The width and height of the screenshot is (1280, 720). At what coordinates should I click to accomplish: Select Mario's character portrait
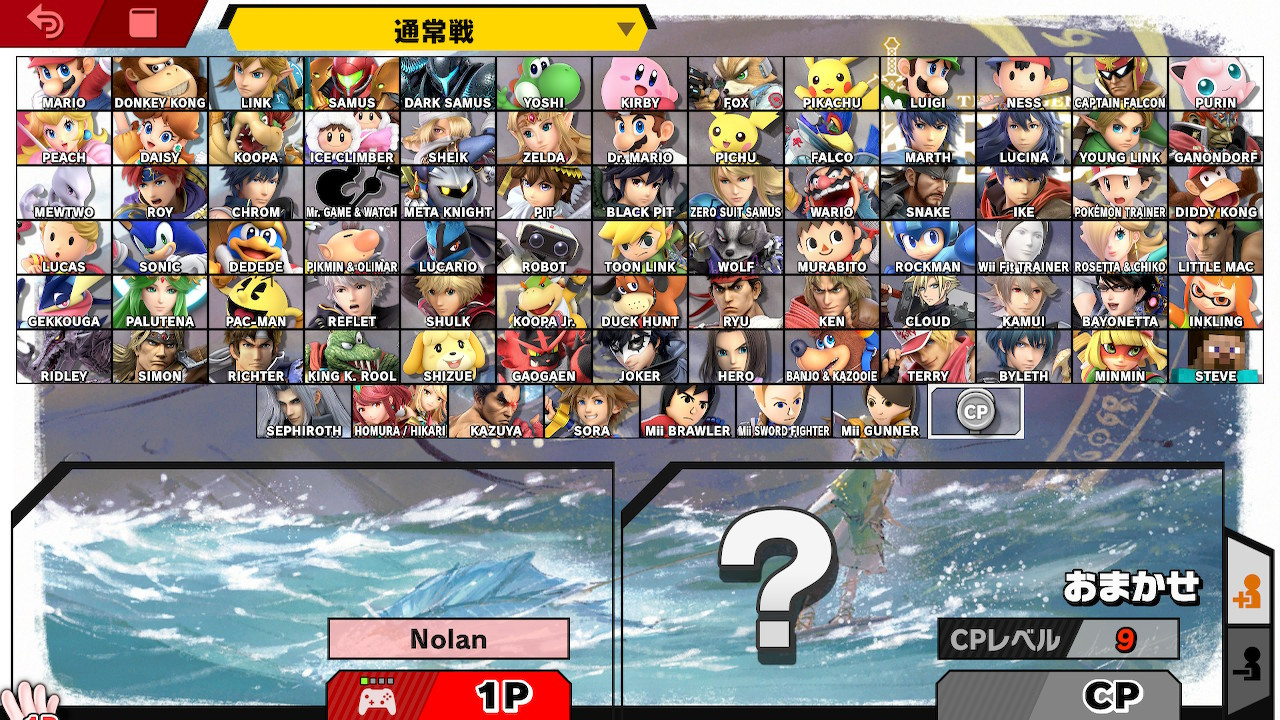click(63, 83)
